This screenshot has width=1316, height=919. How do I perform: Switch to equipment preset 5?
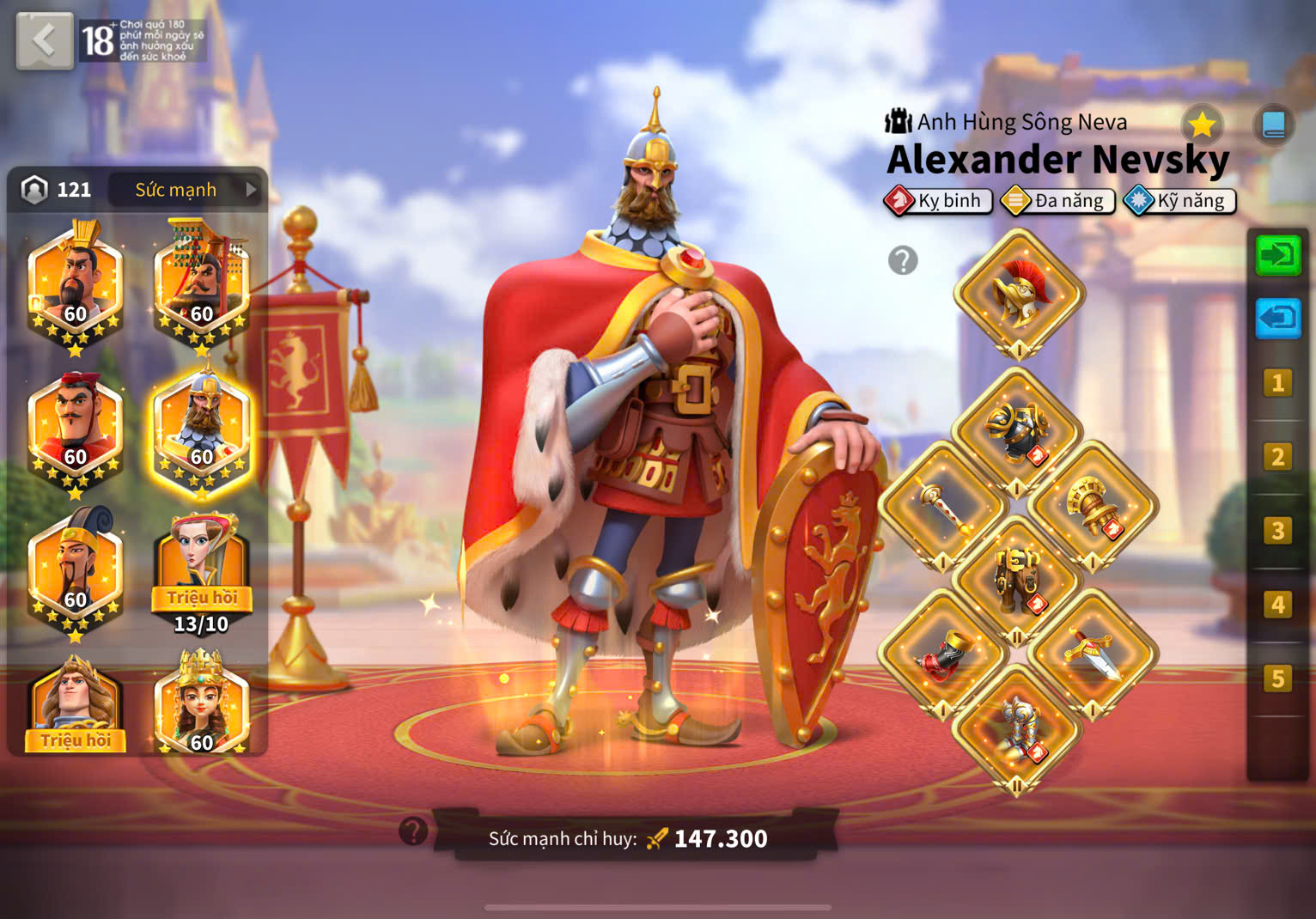(x=1277, y=679)
